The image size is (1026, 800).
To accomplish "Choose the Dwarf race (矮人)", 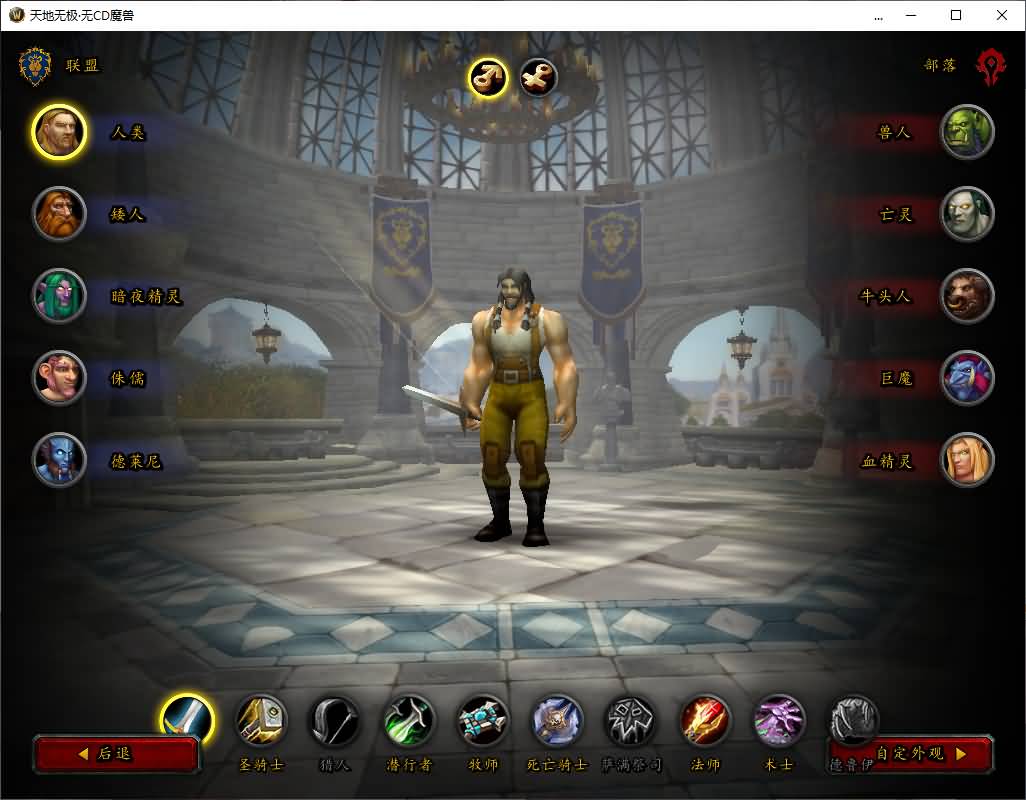I will point(59,214).
